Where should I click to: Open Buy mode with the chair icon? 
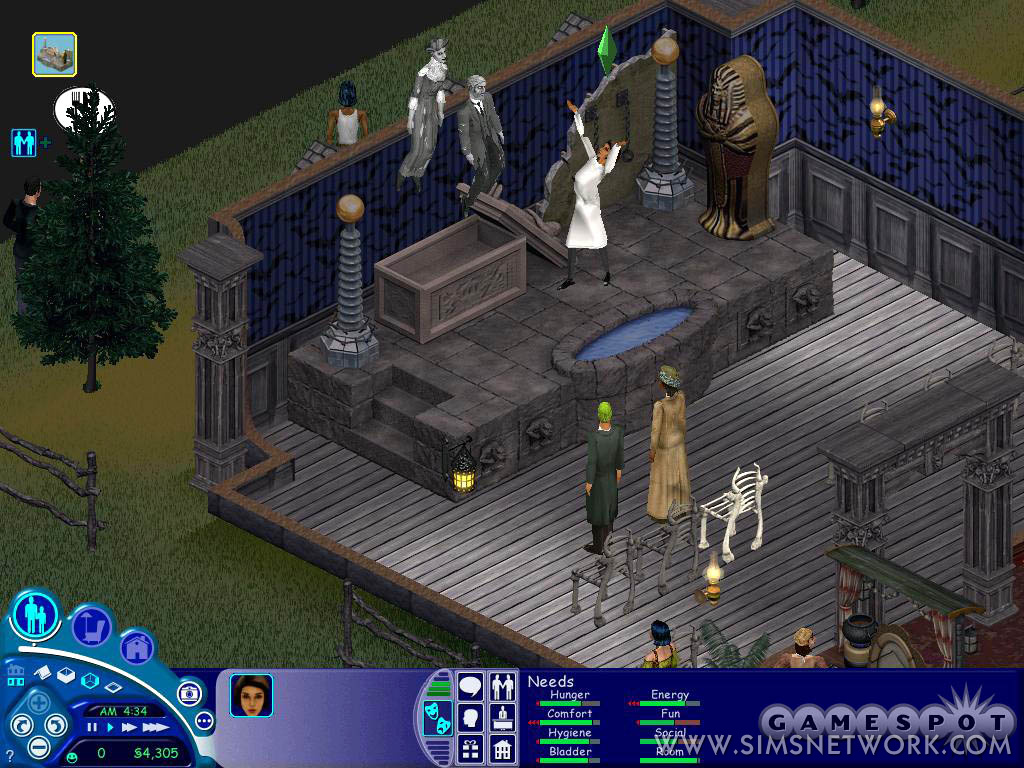pyautogui.click(x=91, y=626)
